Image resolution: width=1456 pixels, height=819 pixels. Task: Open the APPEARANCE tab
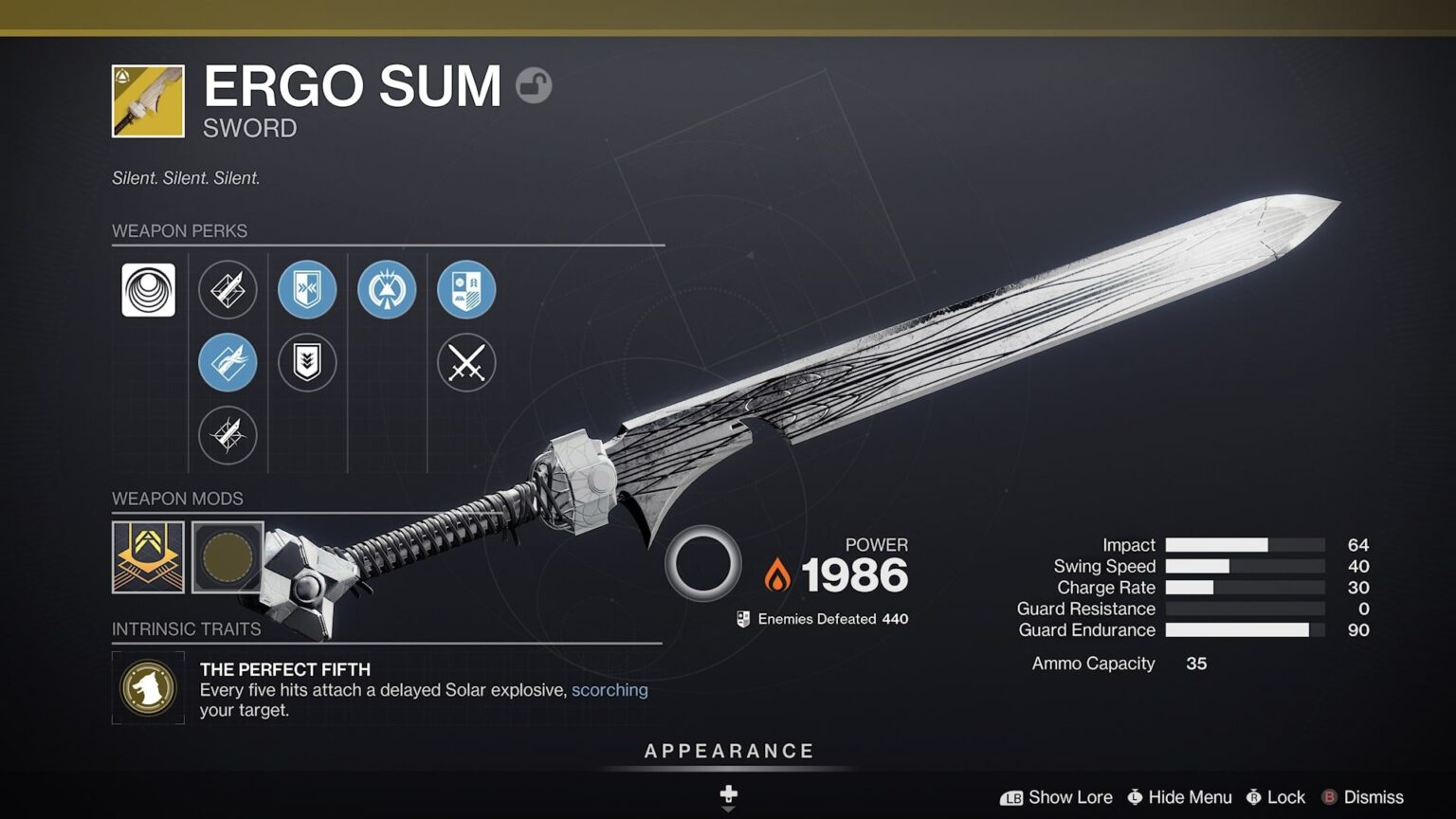point(728,750)
